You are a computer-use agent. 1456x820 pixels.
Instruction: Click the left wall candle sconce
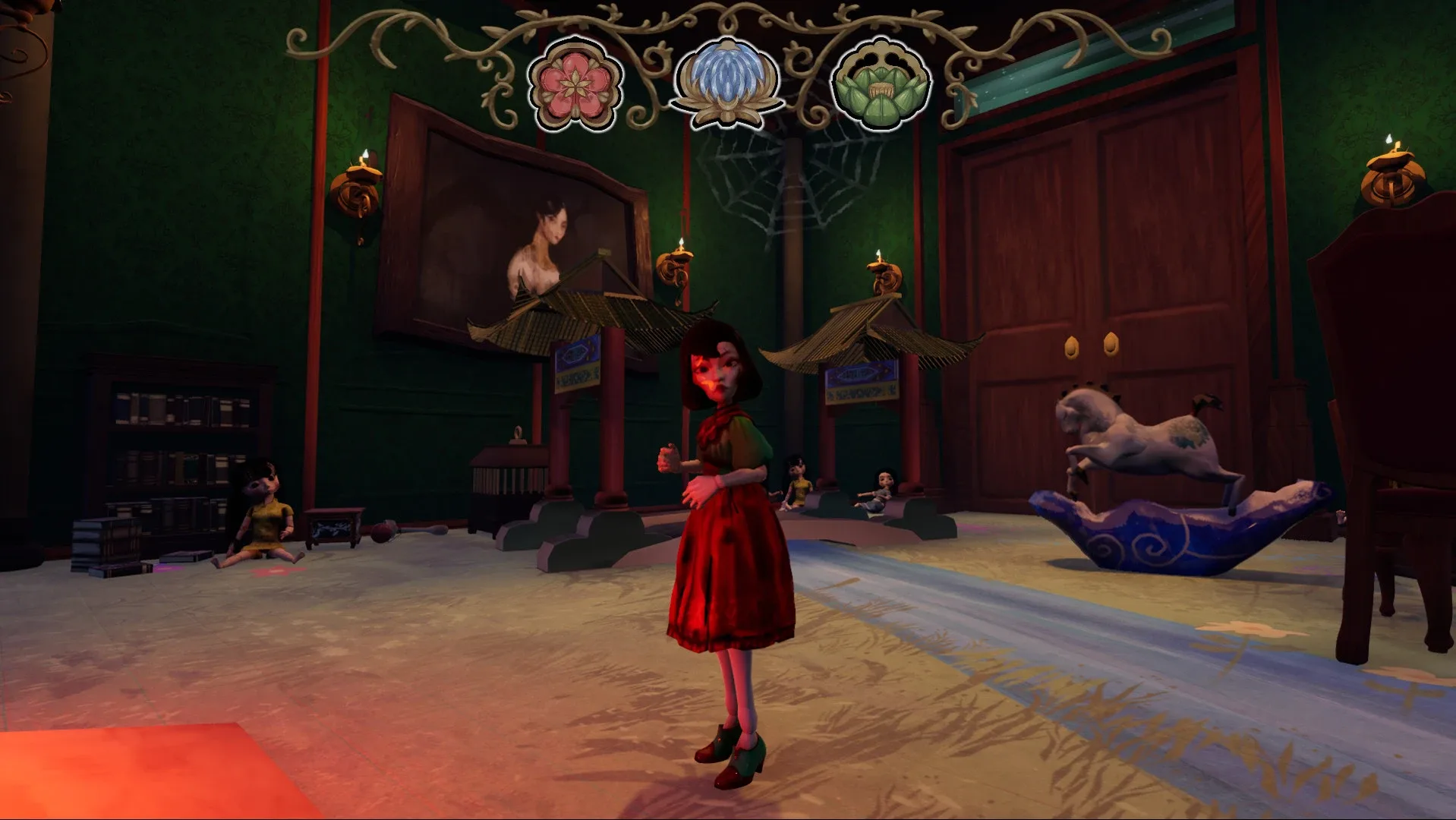(357, 190)
